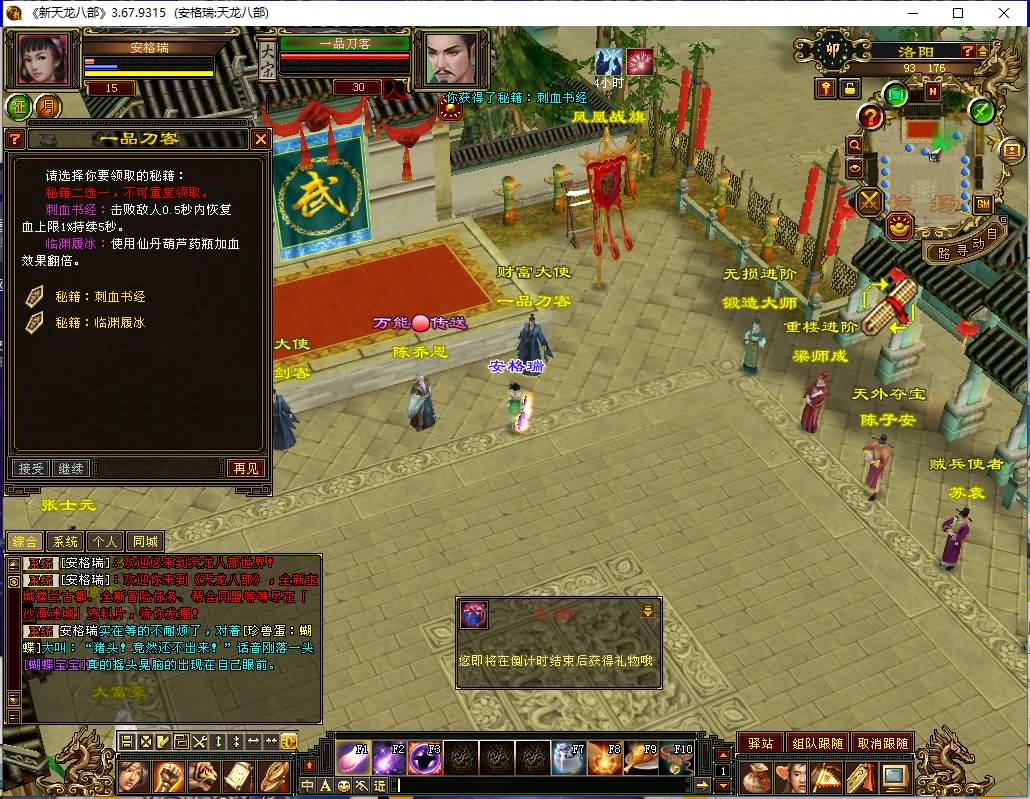Click the 取消跟随 cancel follow button
Image resolution: width=1030 pixels, height=799 pixels.
coord(884,743)
